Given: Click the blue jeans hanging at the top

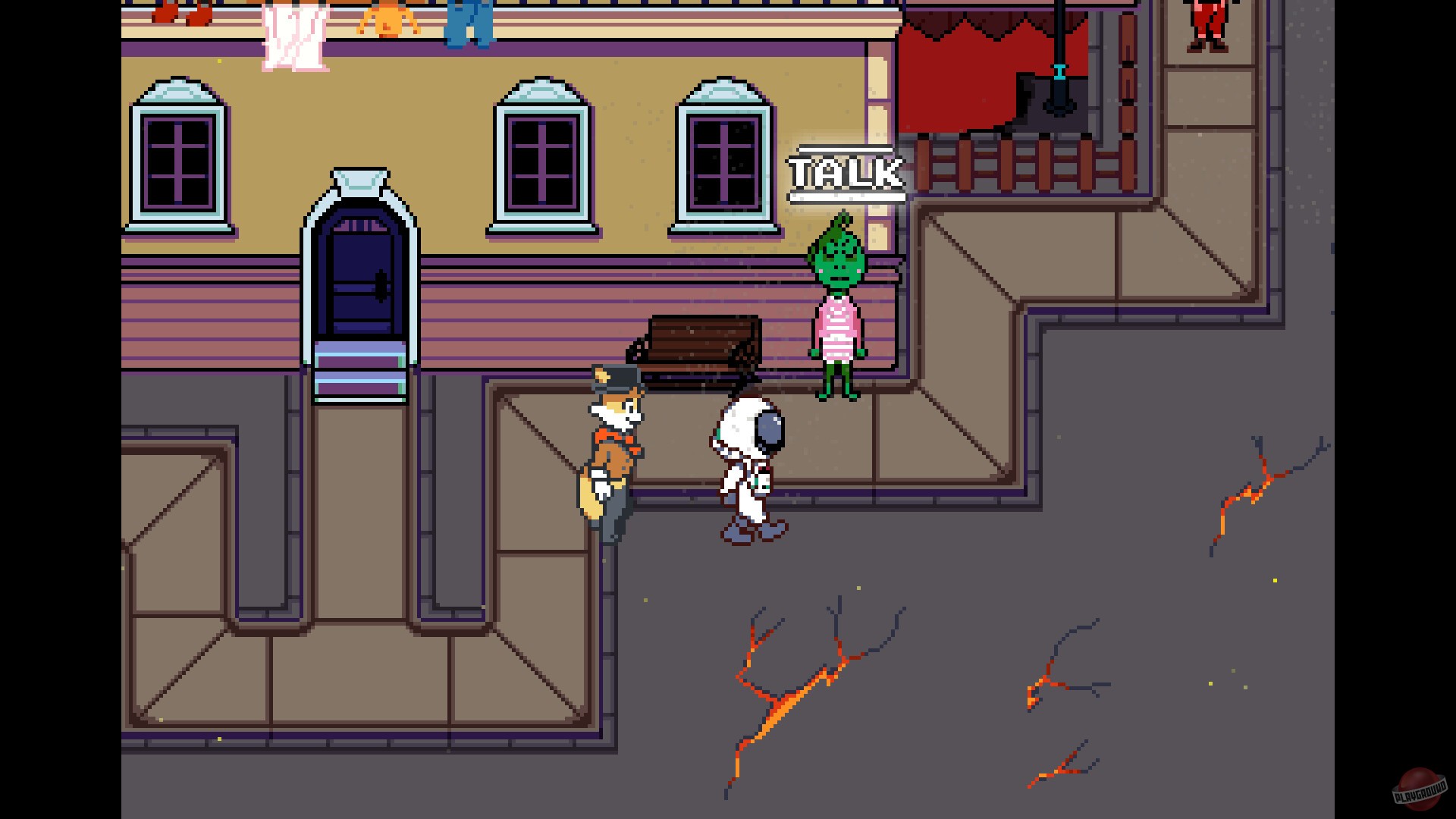Looking at the screenshot, I should 470,23.
